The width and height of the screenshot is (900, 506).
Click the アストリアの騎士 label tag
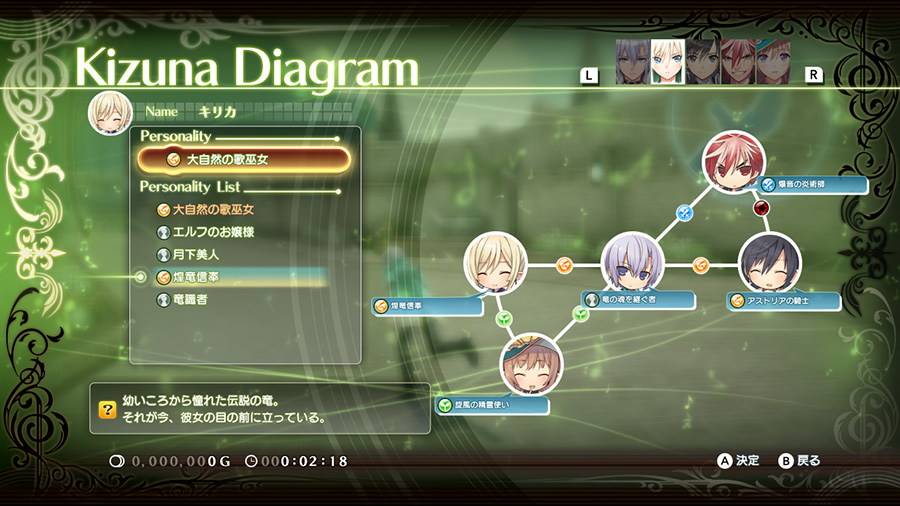click(784, 301)
